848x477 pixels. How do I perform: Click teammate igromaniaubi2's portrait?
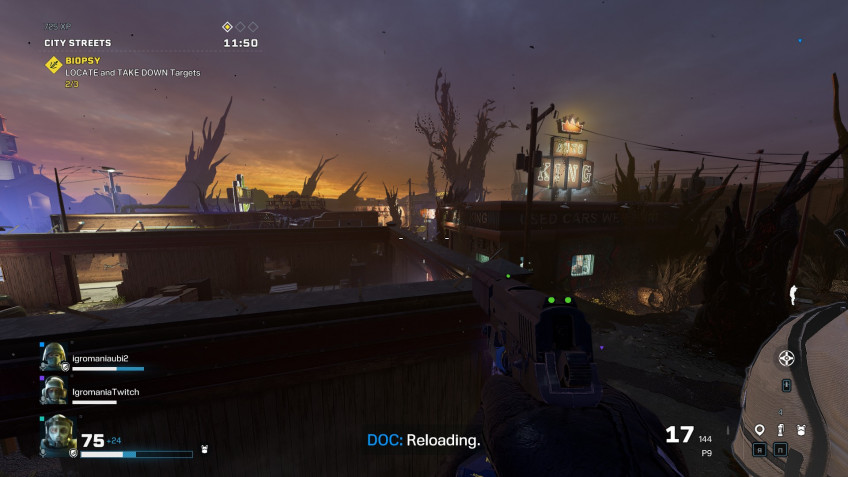(x=54, y=358)
